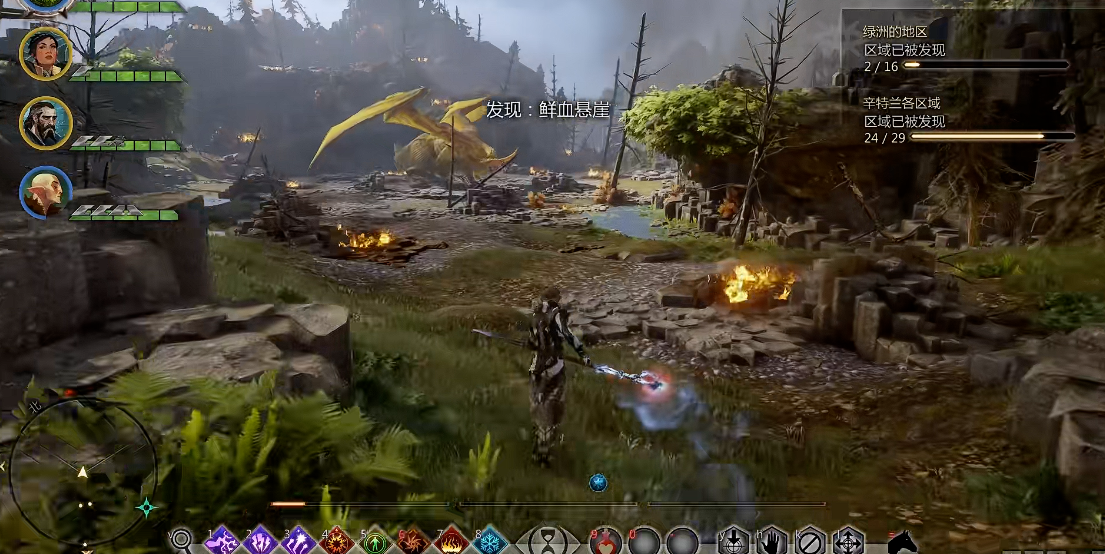
Task: Use the purple lightning bolt ability in slot 2
Action: 260,541
